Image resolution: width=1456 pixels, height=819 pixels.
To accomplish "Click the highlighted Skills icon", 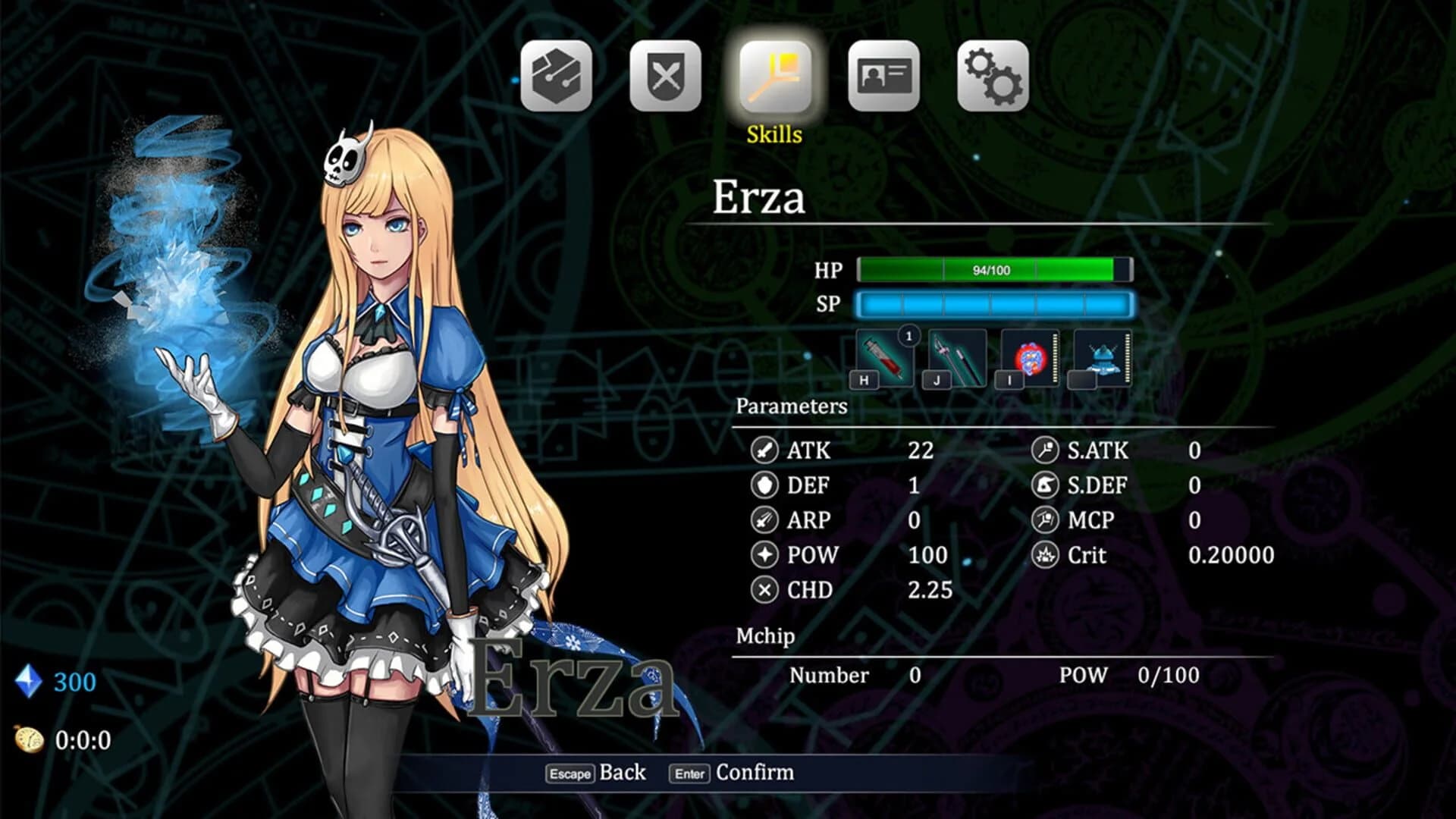I will click(x=773, y=74).
